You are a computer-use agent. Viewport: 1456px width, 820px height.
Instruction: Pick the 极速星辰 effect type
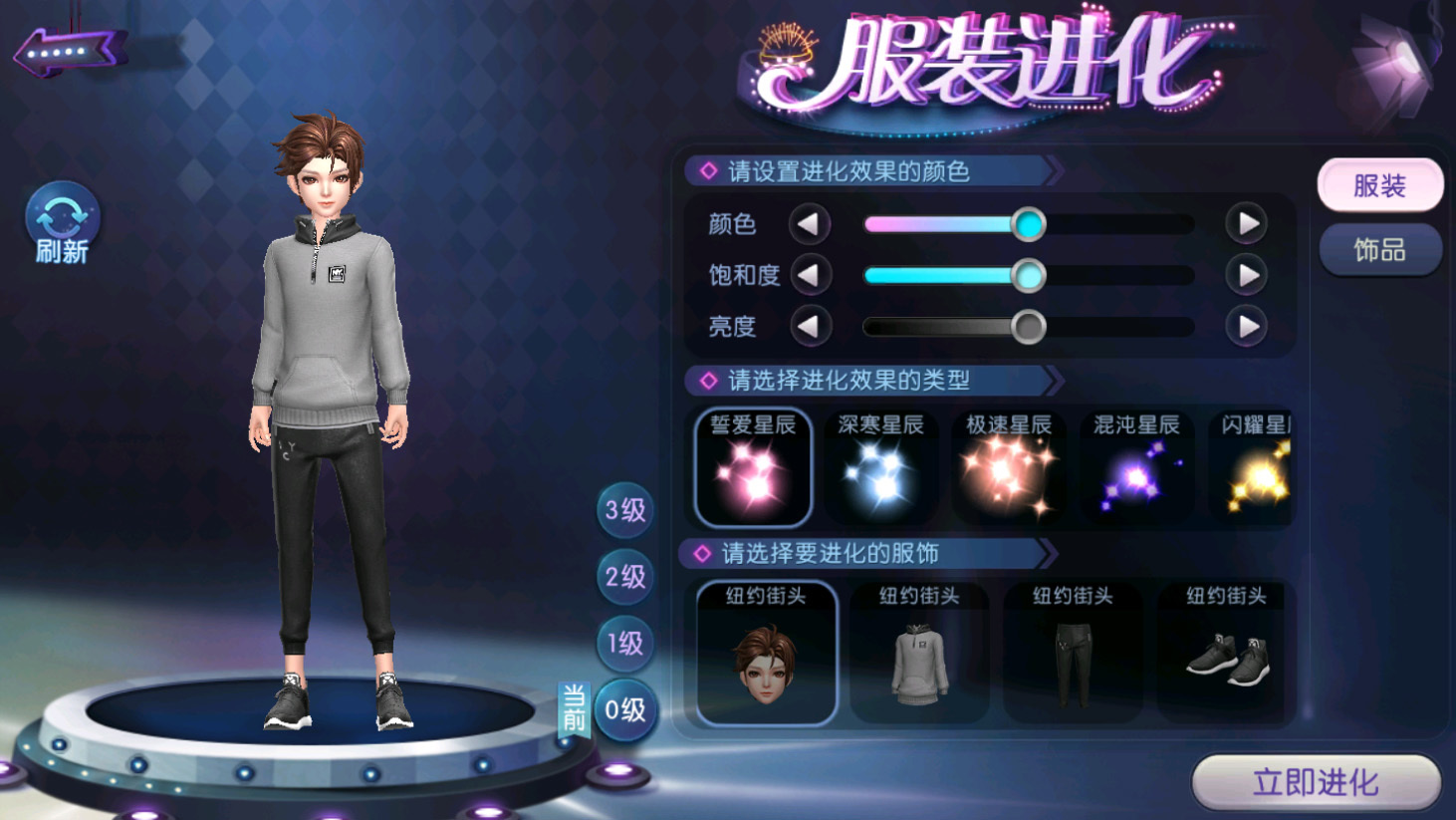1008,467
